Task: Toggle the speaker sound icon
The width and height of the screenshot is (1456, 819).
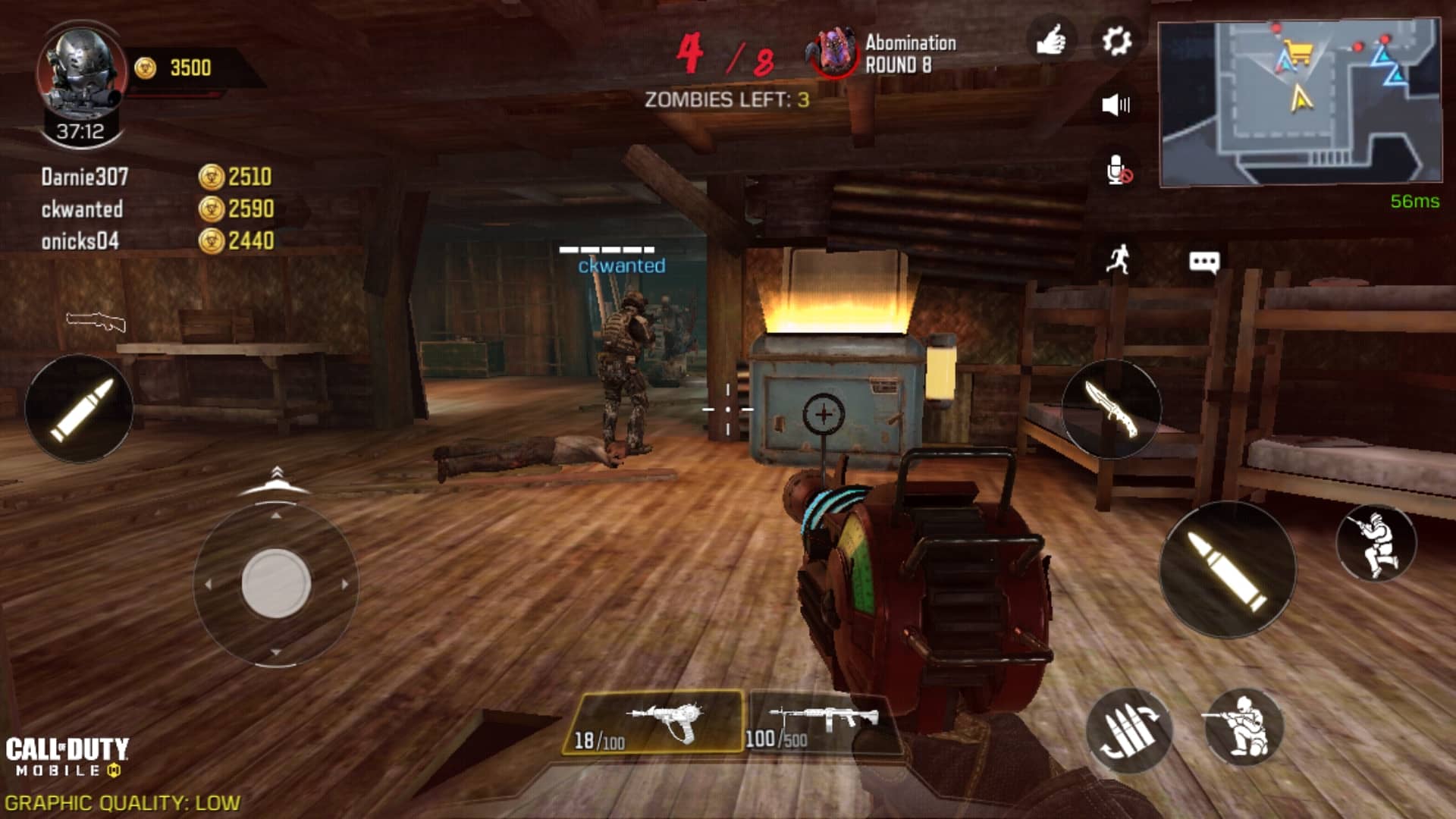Action: [1116, 105]
